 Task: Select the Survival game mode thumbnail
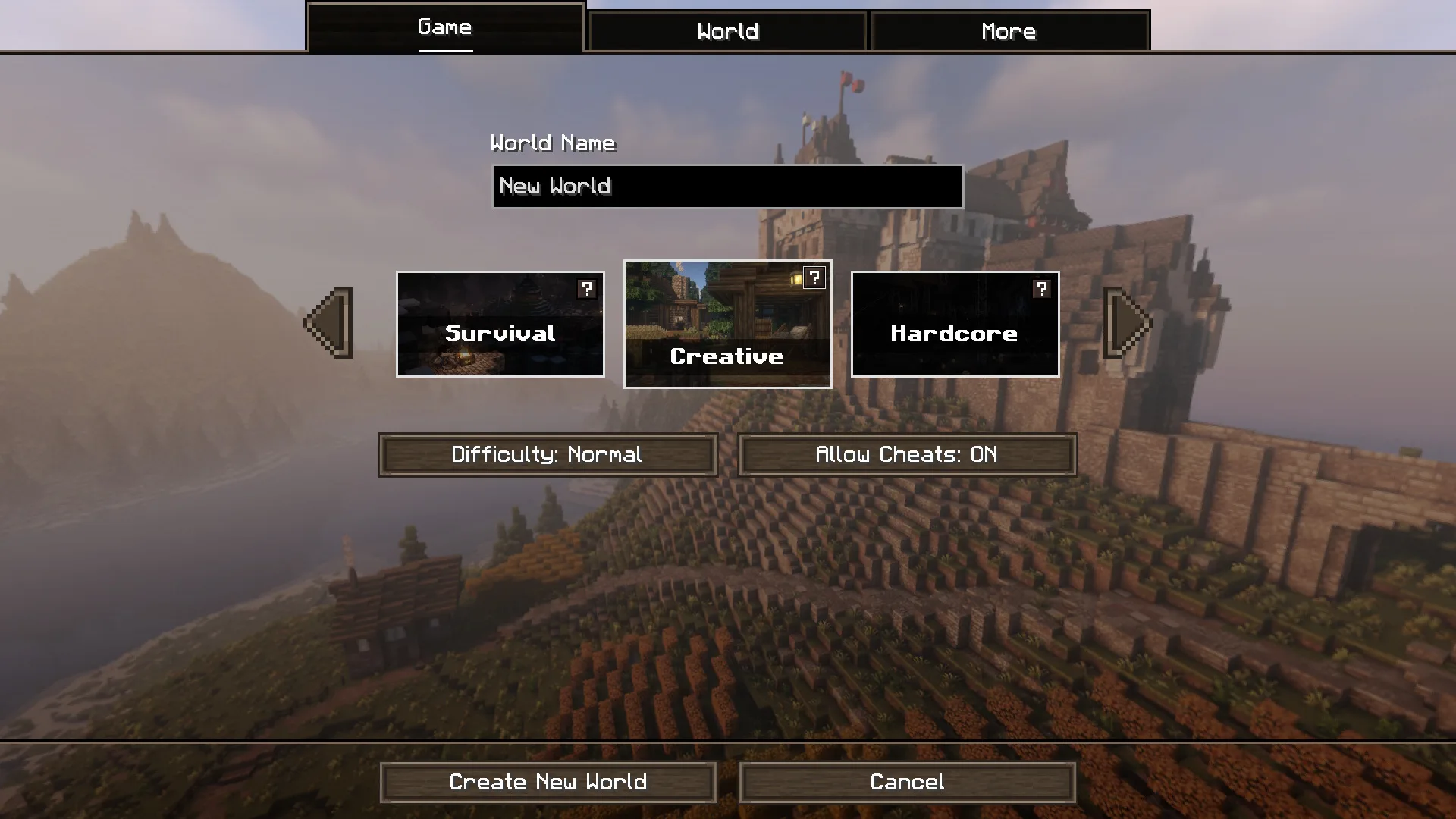500,334
